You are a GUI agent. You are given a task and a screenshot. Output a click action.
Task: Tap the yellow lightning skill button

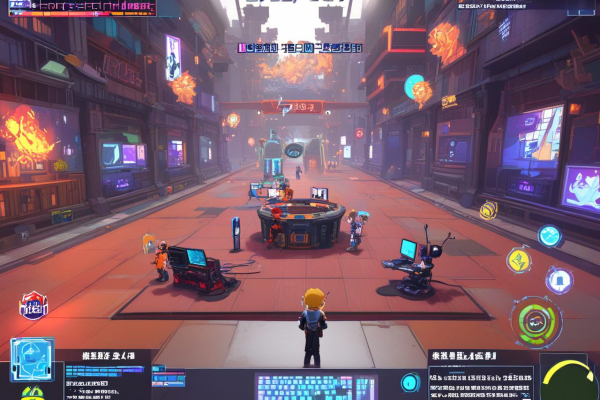(519, 260)
